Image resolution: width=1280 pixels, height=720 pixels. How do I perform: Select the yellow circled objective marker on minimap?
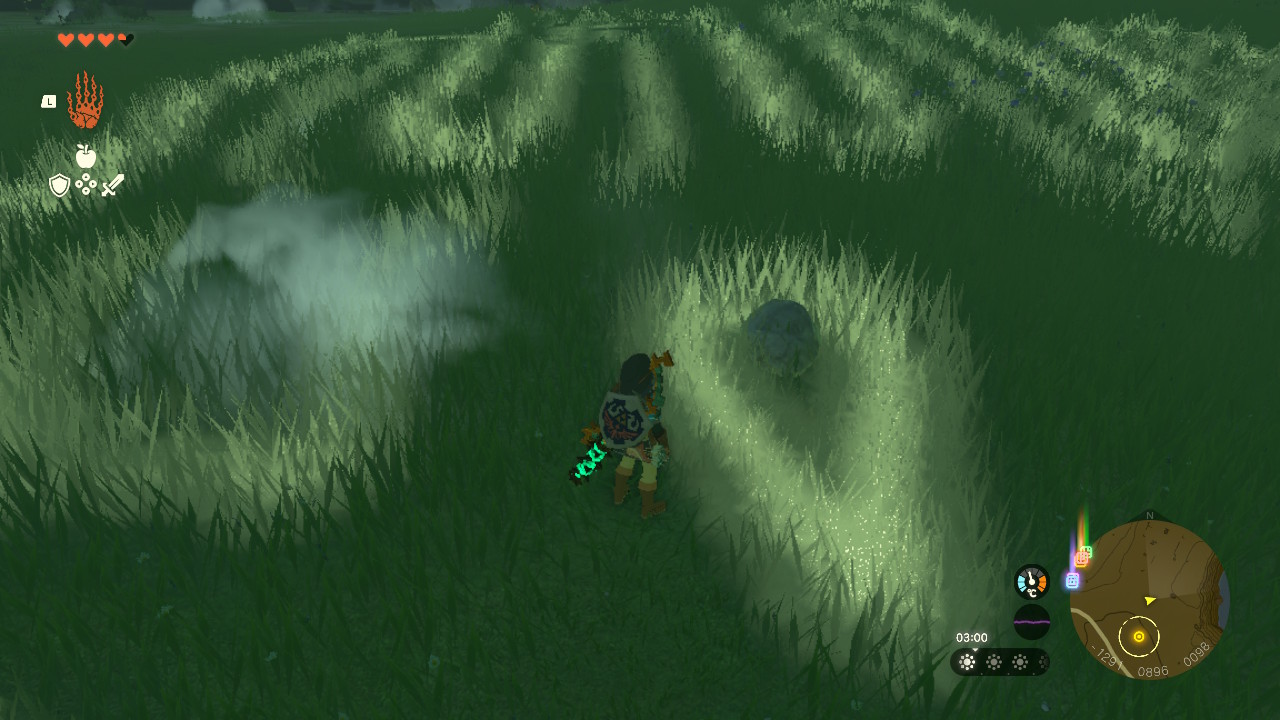(x=1138, y=637)
